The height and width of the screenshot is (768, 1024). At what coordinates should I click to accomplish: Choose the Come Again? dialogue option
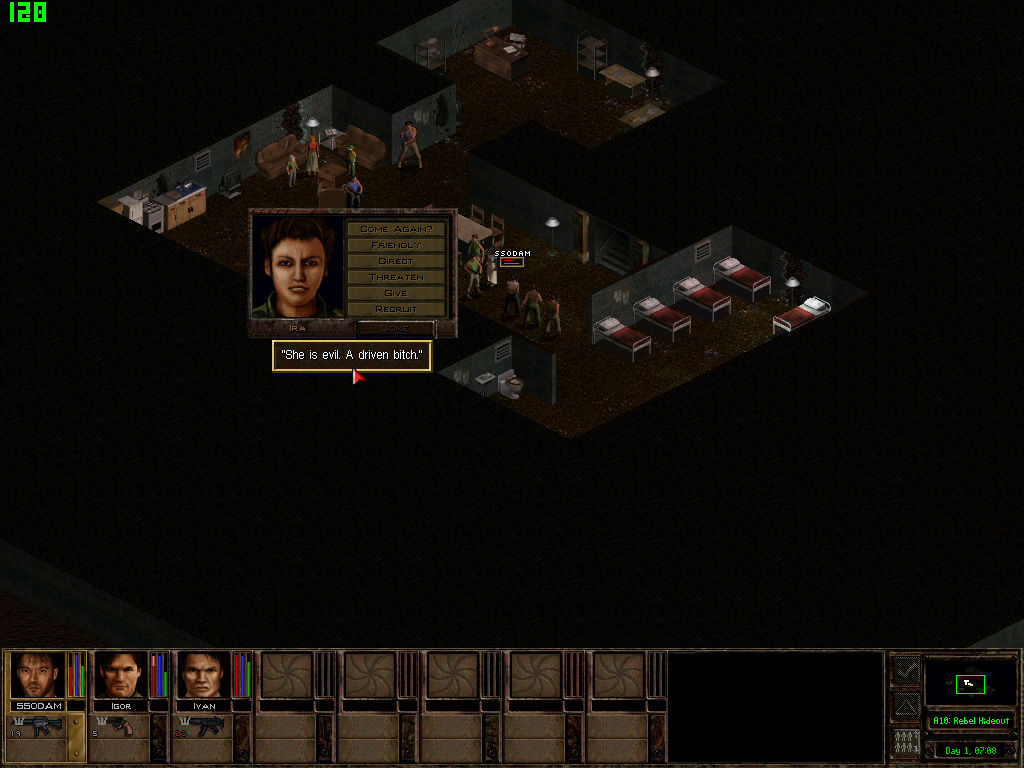pyautogui.click(x=396, y=229)
